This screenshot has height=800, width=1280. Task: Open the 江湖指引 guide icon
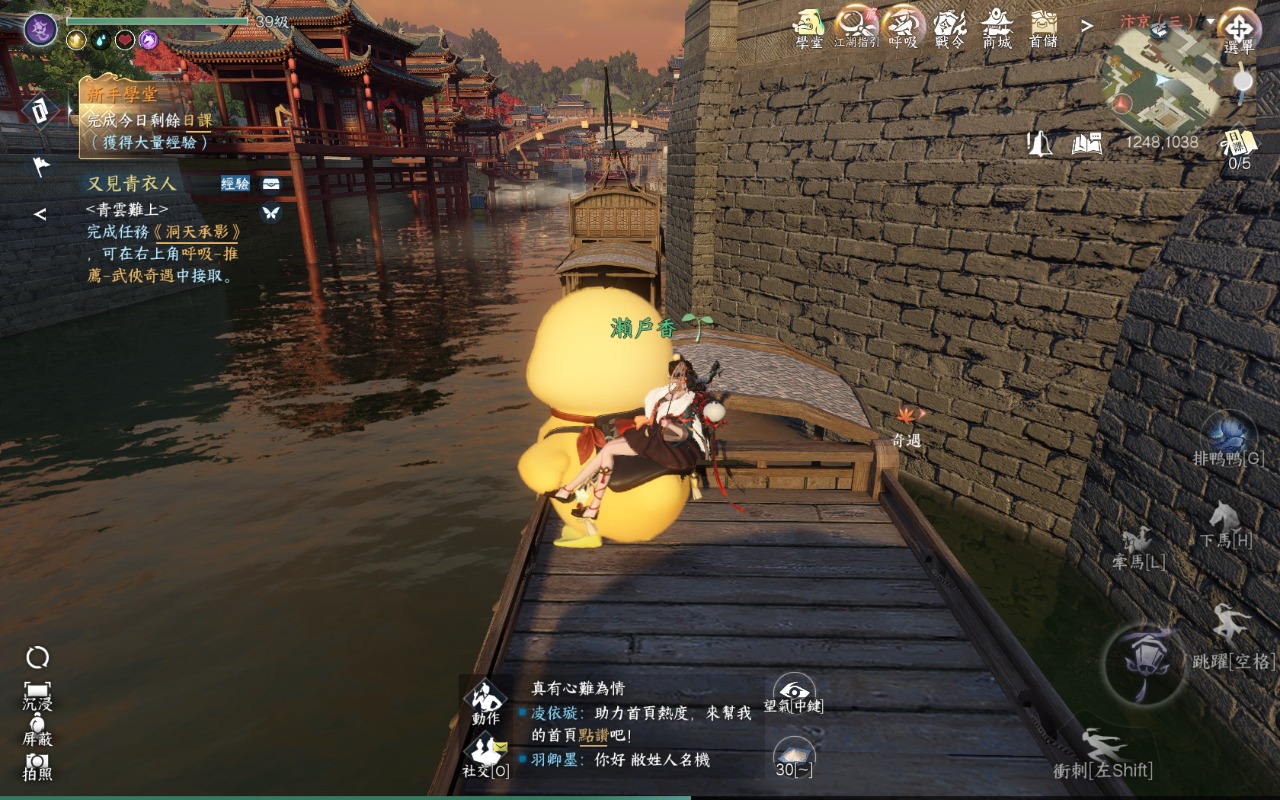click(855, 24)
